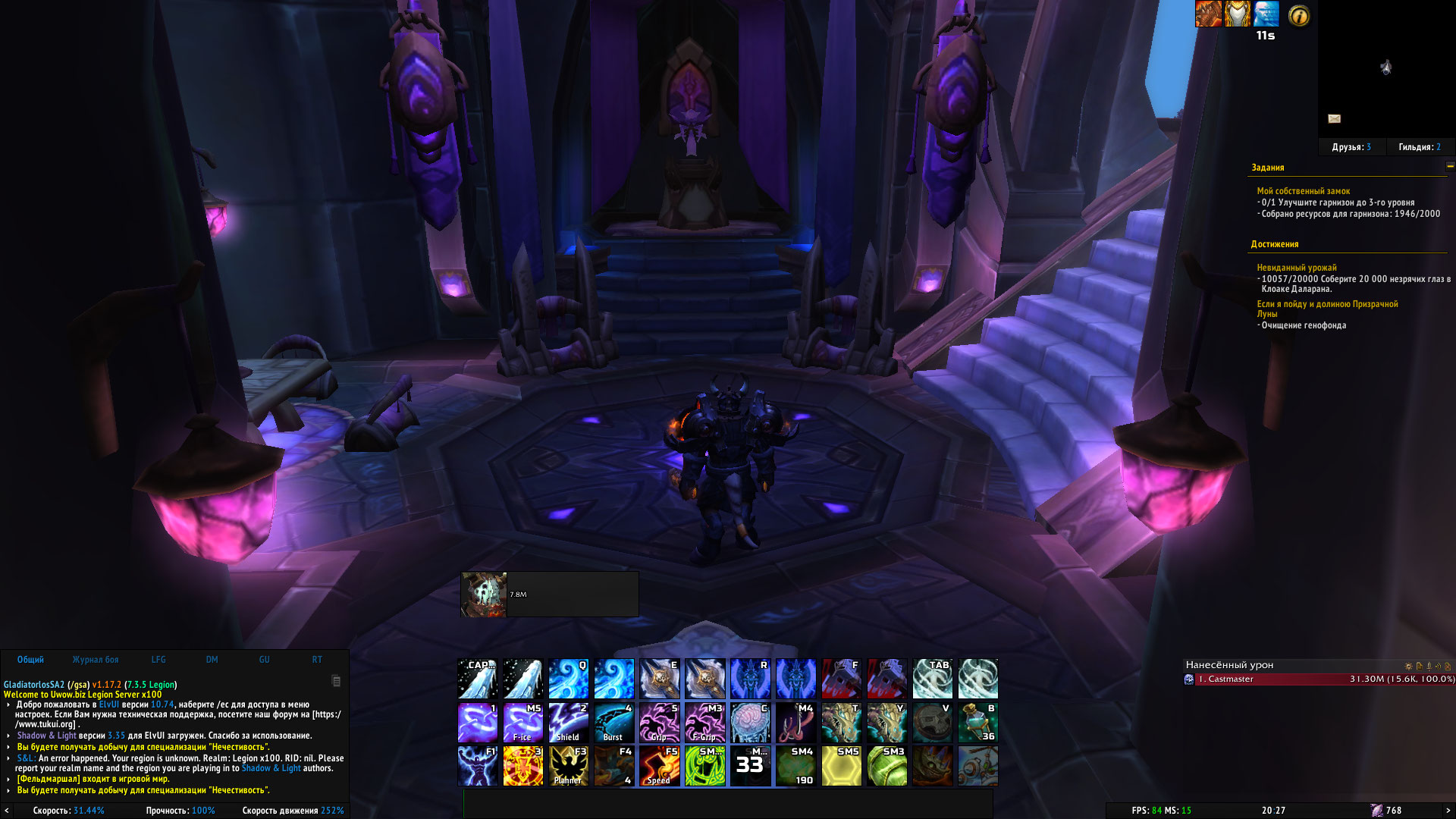Collapse the objectives tracker with minus button
The image size is (1456, 819).
(1450, 166)
